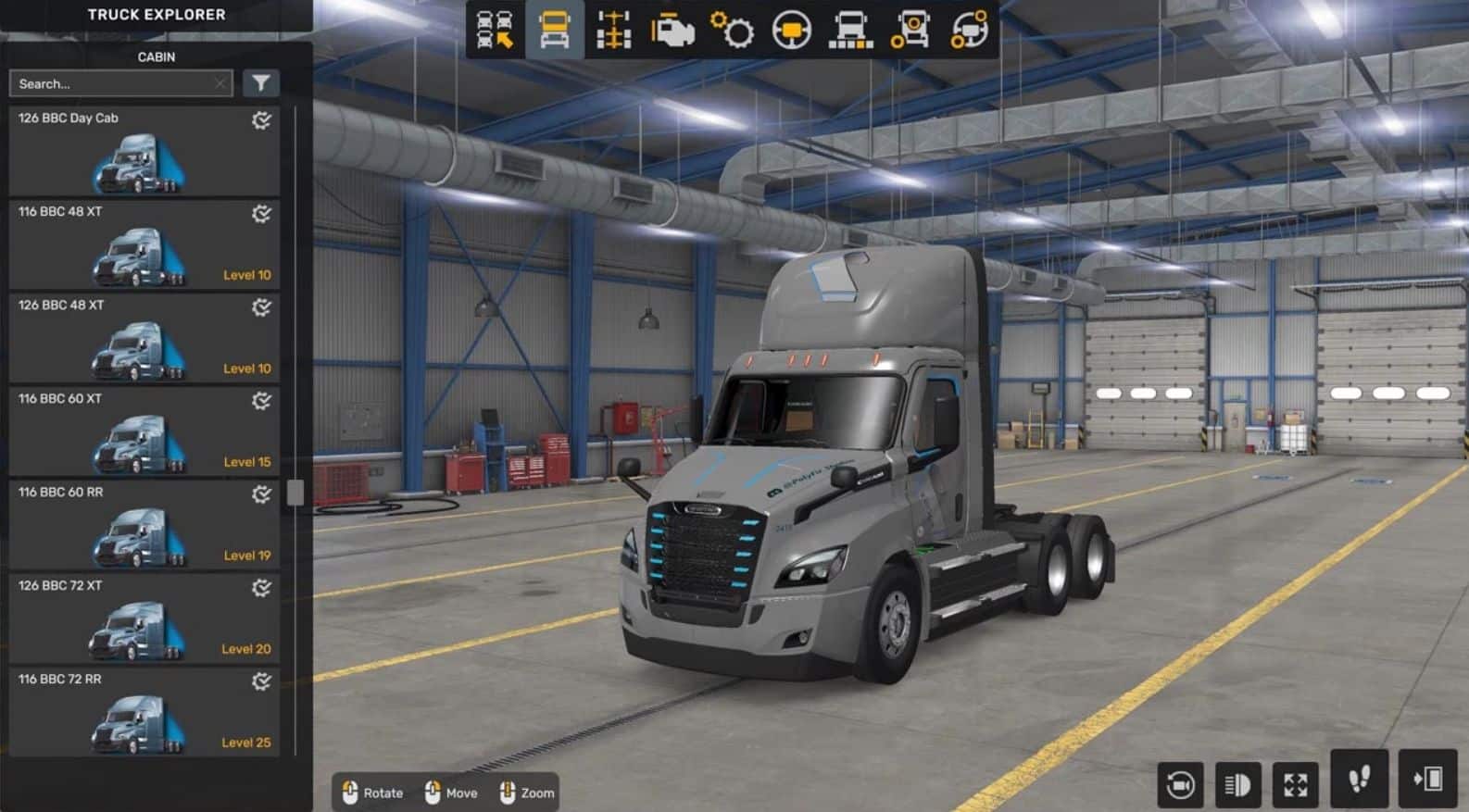Click the cabin list scrollbar handle

pyautogui.click(x=295, y=493)
